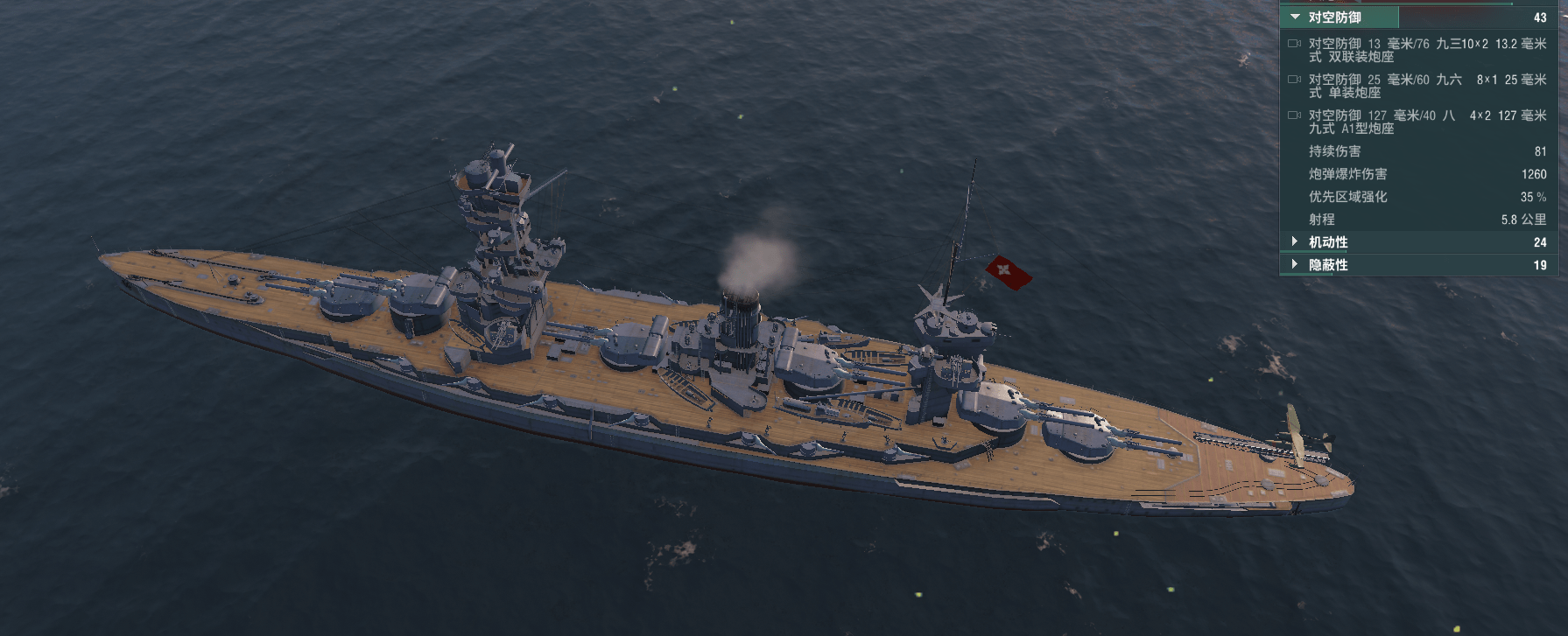Select the 13 毫米/76 anti-air gun row
Screen dimensions: 1568x636
(x=1418, y=50)
